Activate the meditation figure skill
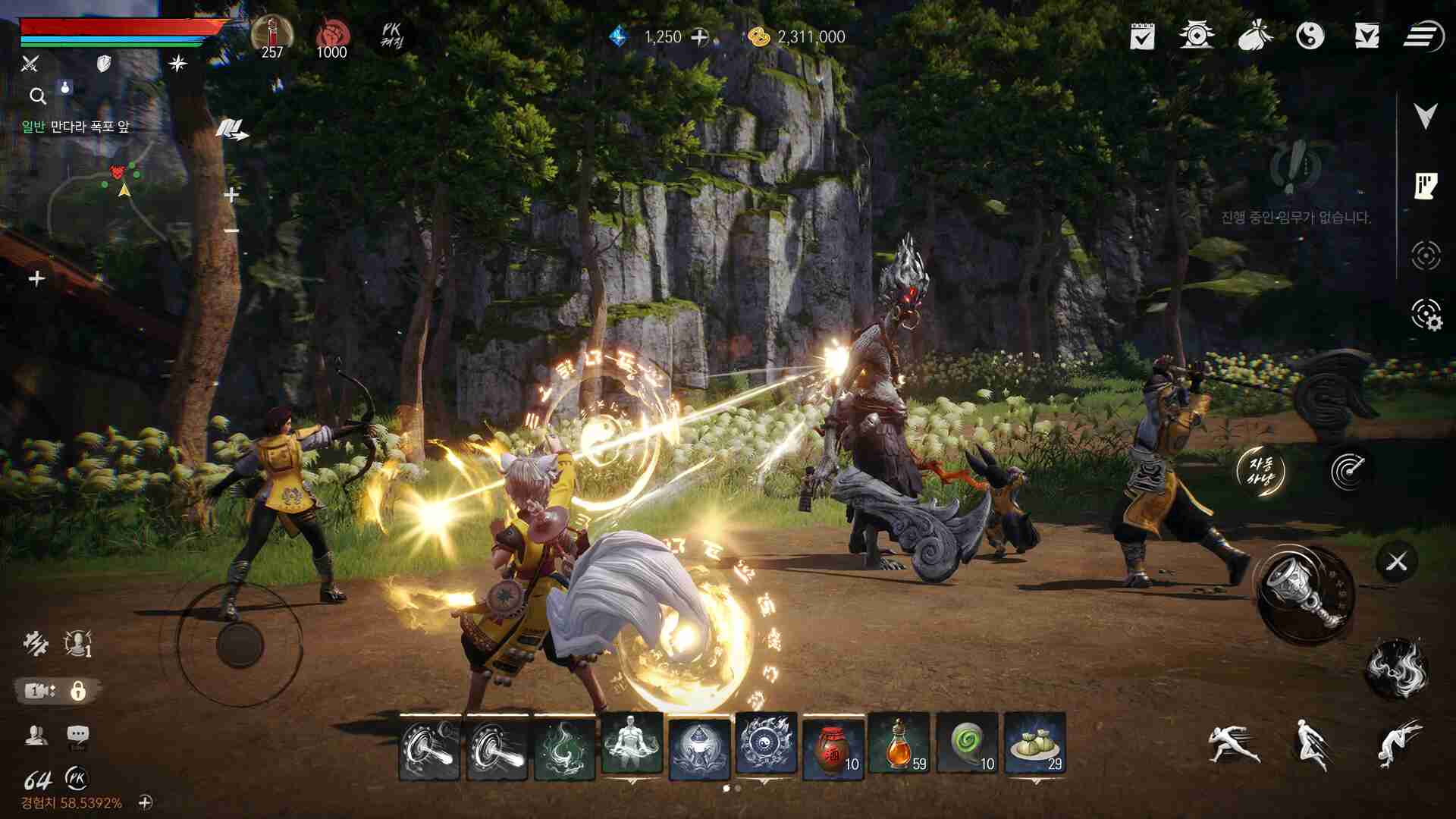 click(x=632, y=745)
